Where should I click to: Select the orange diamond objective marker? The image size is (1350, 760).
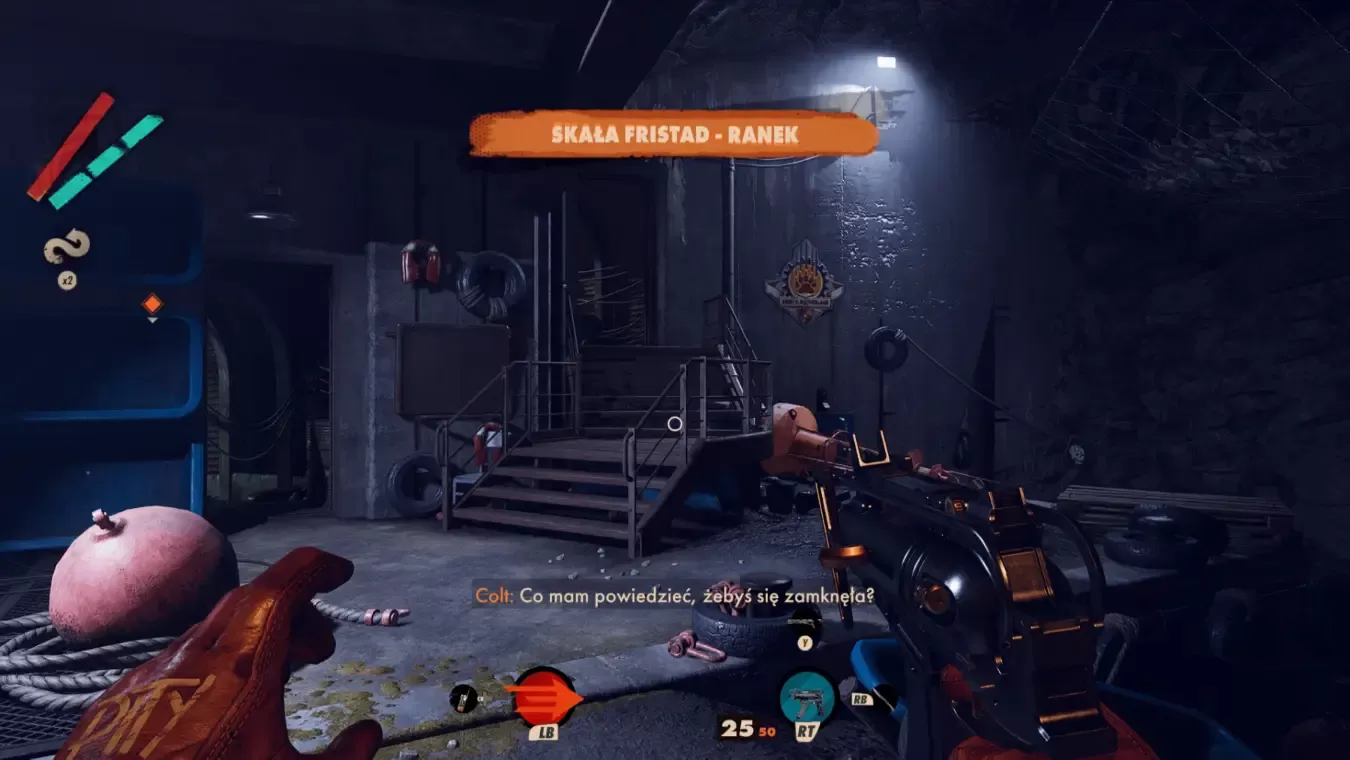(x=152, y=303)
